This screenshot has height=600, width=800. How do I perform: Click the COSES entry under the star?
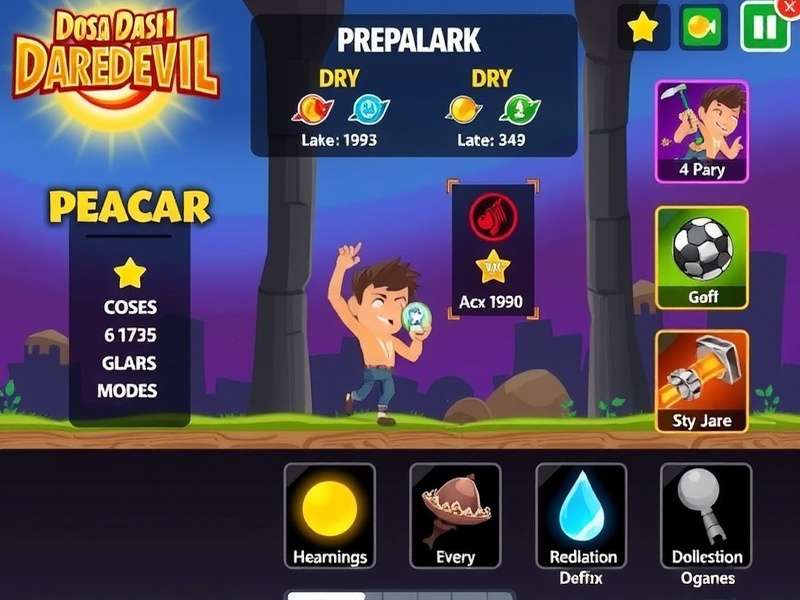click(x=129, y=307)
